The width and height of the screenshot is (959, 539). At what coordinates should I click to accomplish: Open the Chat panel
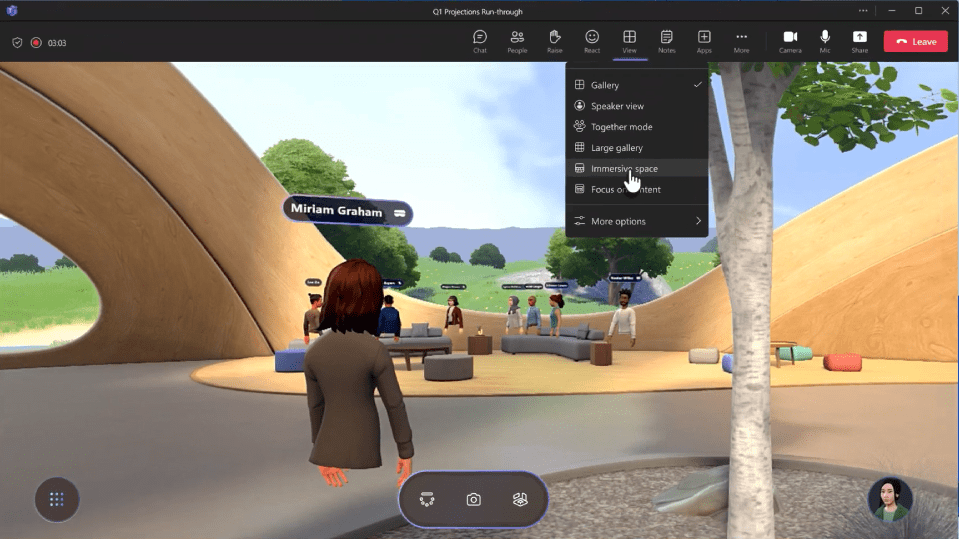pyautogui.click(x=479, y=41)
